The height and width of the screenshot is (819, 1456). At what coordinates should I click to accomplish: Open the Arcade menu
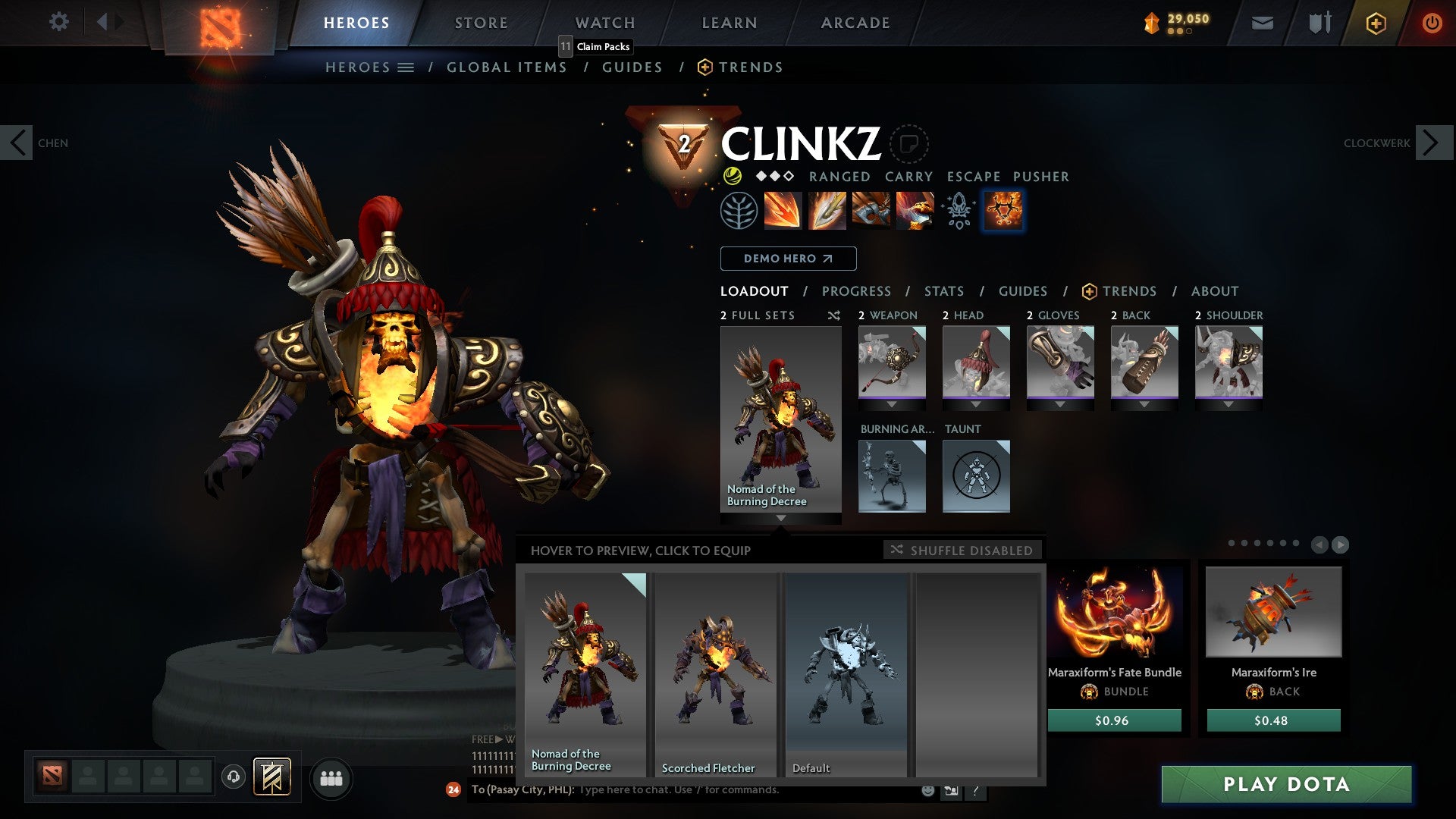pyautogui.click(x=855, y=22)
